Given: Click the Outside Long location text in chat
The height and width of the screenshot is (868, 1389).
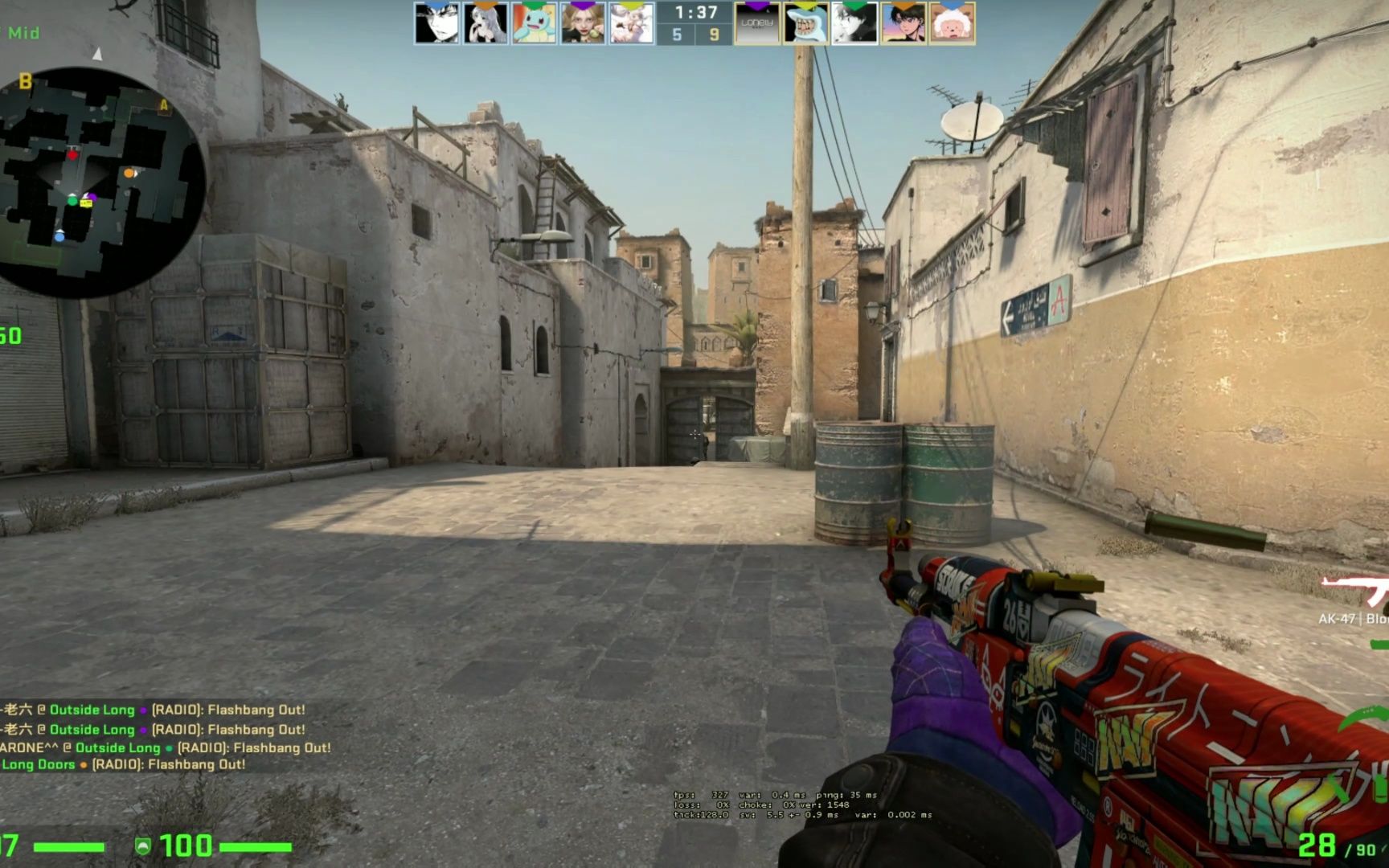Looking at the screenshot, I should pos(92,710).
